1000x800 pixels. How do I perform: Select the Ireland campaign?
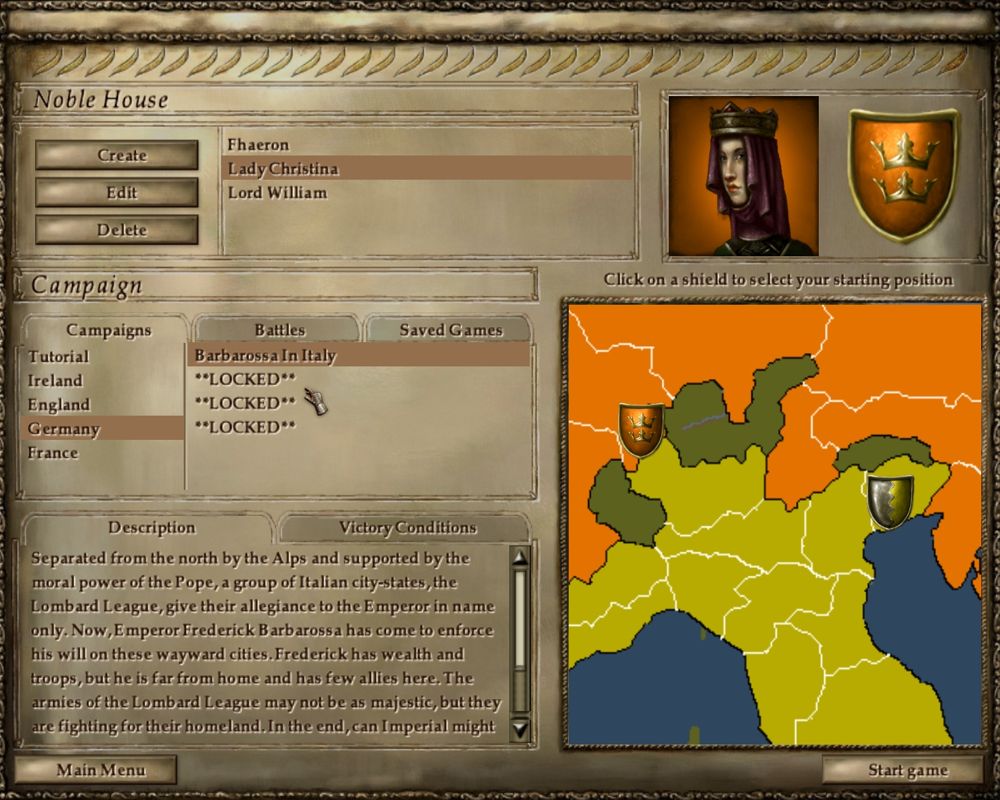[55, 381]
